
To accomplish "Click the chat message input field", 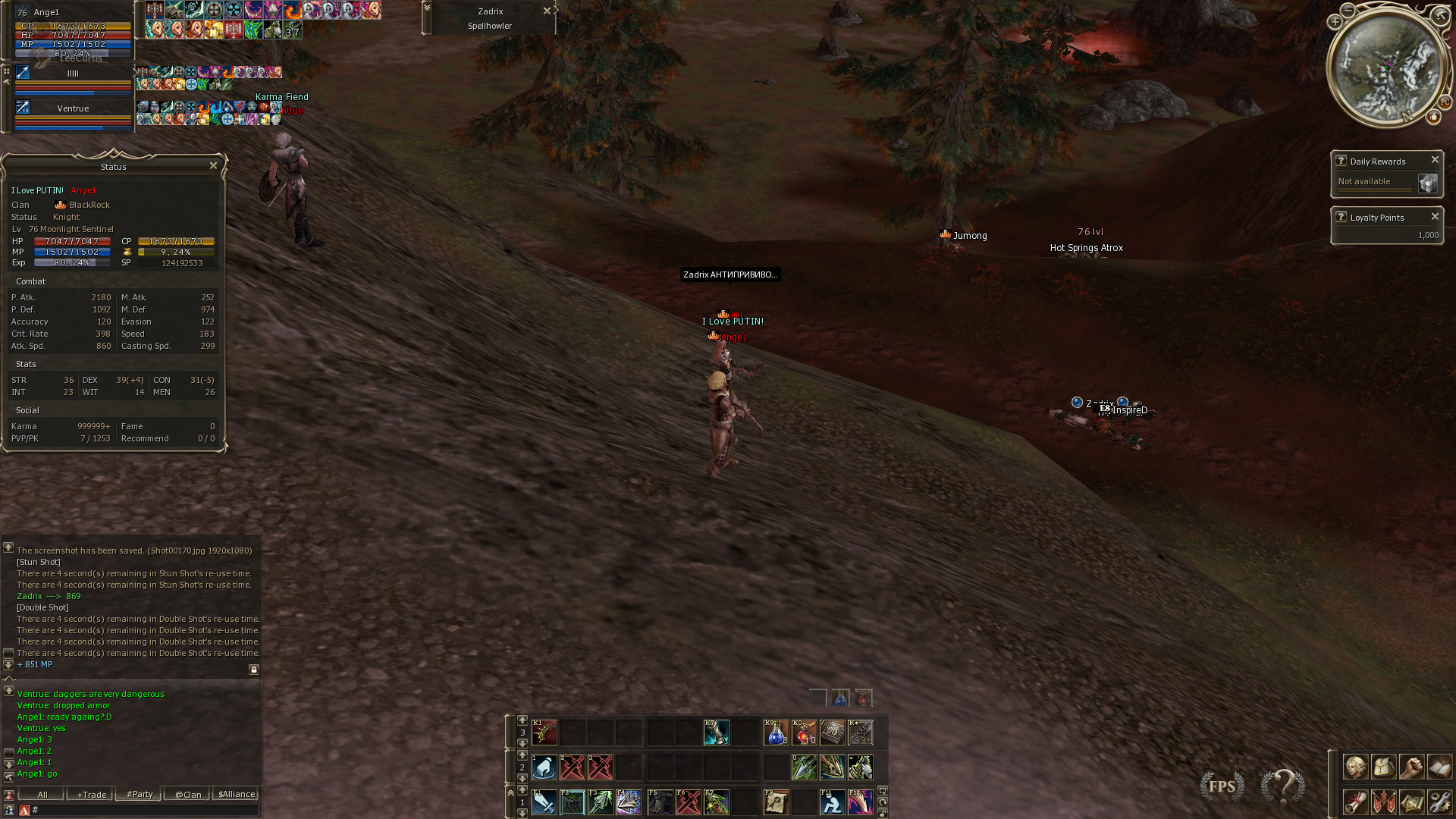I will click(x=144, y=810).
